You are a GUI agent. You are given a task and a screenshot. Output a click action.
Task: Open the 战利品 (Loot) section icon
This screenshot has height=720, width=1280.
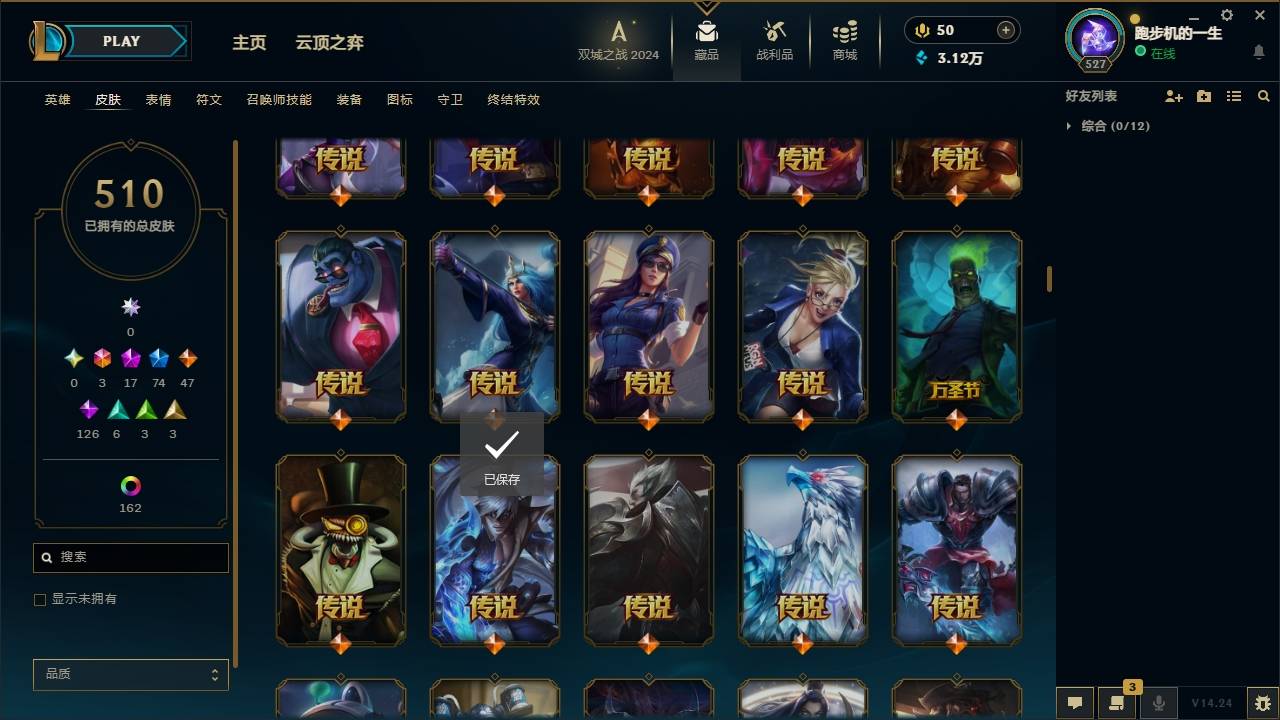click(775, 35)
